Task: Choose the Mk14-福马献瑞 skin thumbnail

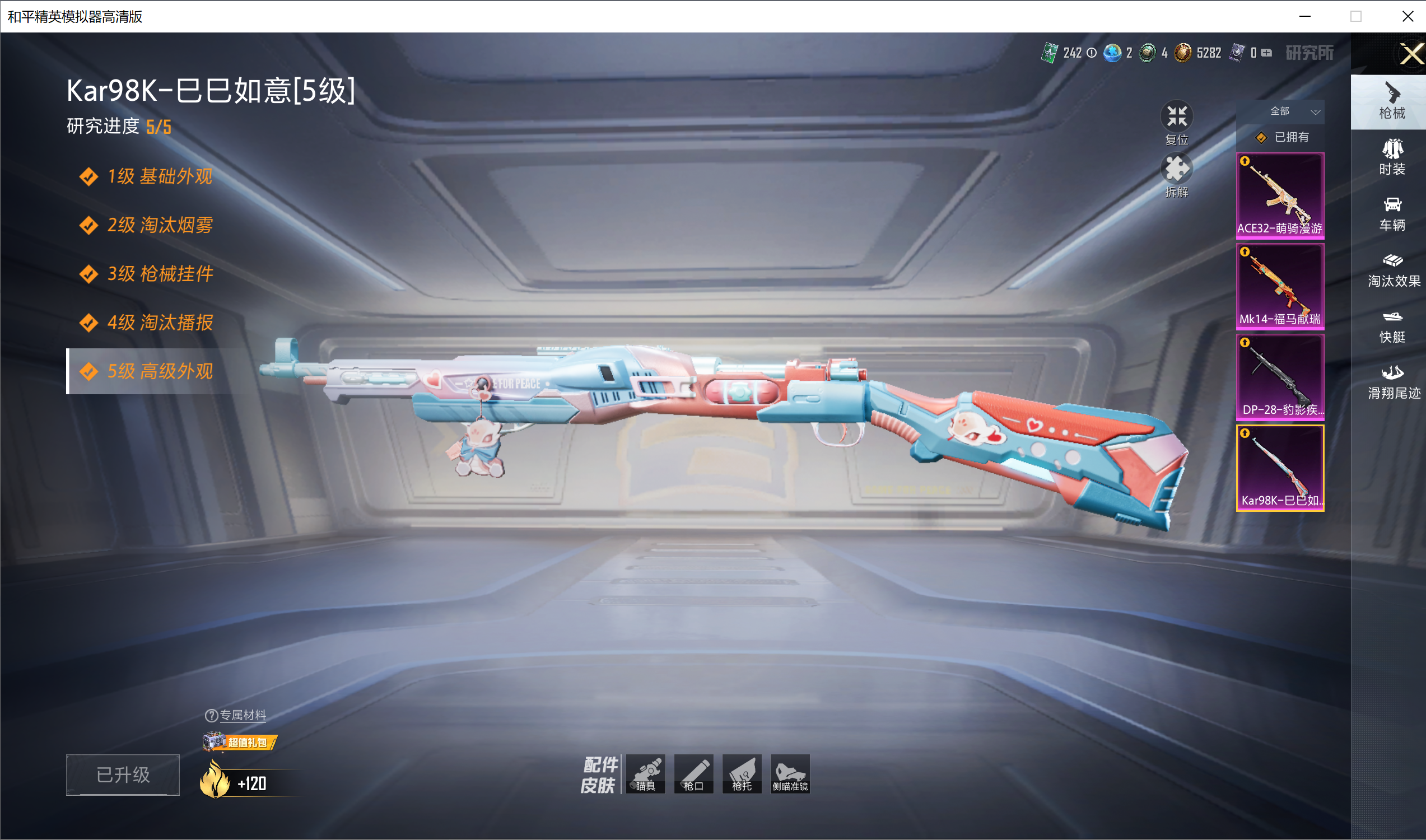Action: [1280, 286]
